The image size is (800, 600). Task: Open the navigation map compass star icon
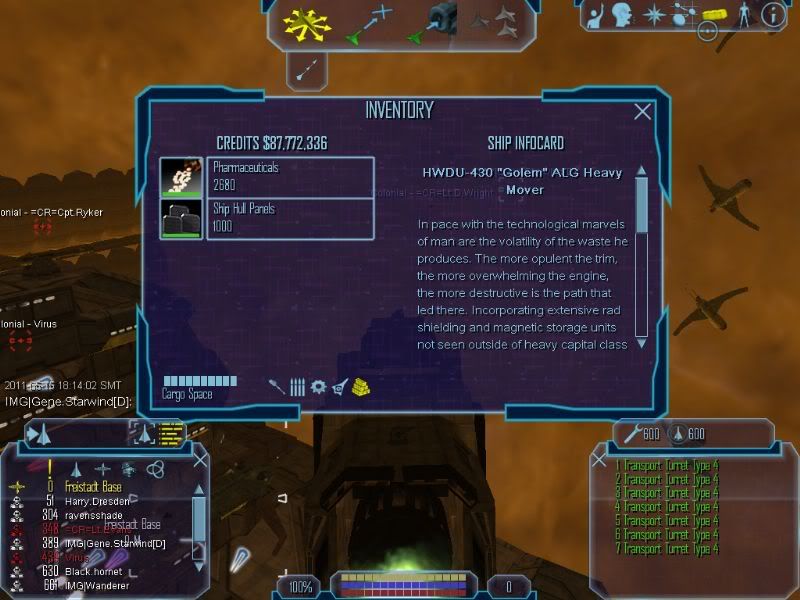[653, 14]
